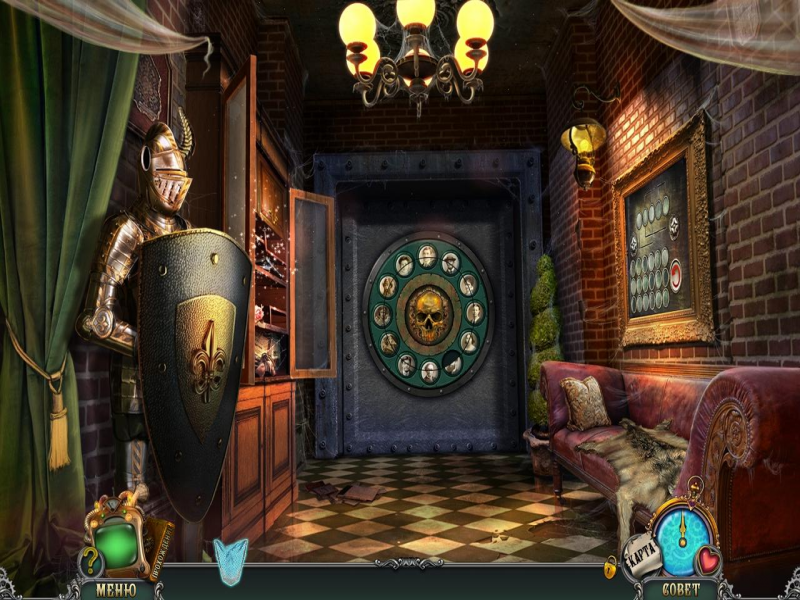Open the МЕНЮ button

point(115,589)
